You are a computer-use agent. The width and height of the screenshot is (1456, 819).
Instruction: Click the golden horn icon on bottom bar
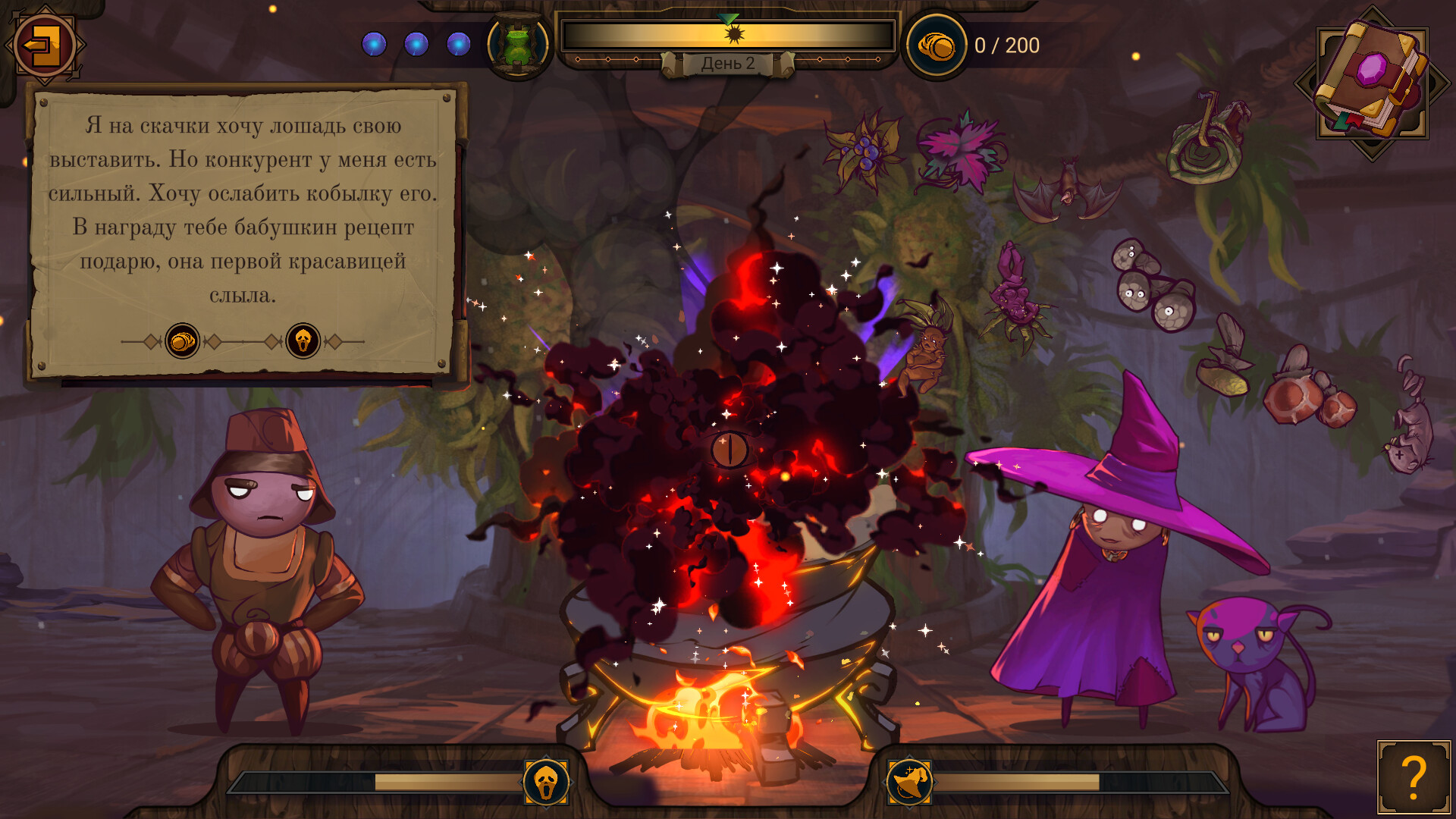coord(910,783)
